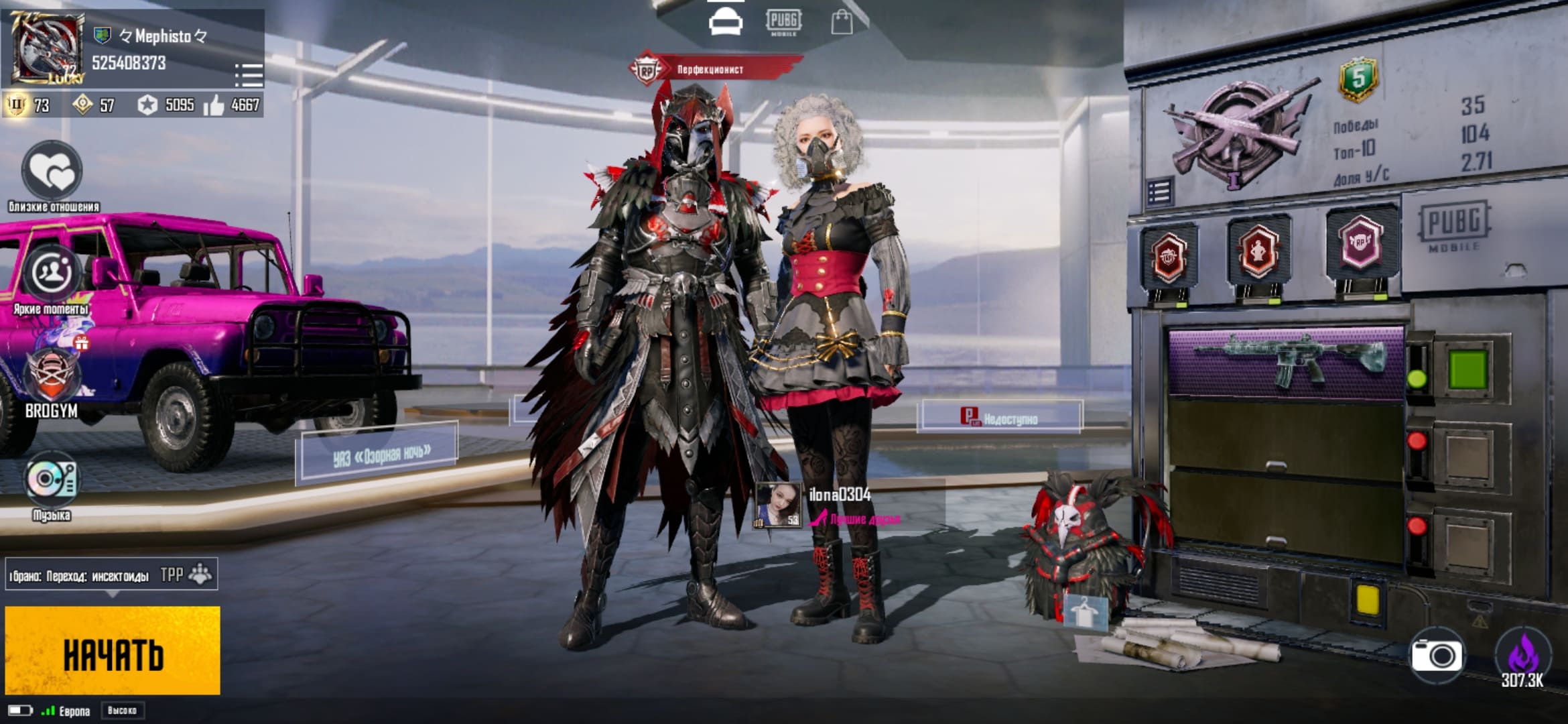
Task: Open the Музыка music player
Action: click(52, 480)
